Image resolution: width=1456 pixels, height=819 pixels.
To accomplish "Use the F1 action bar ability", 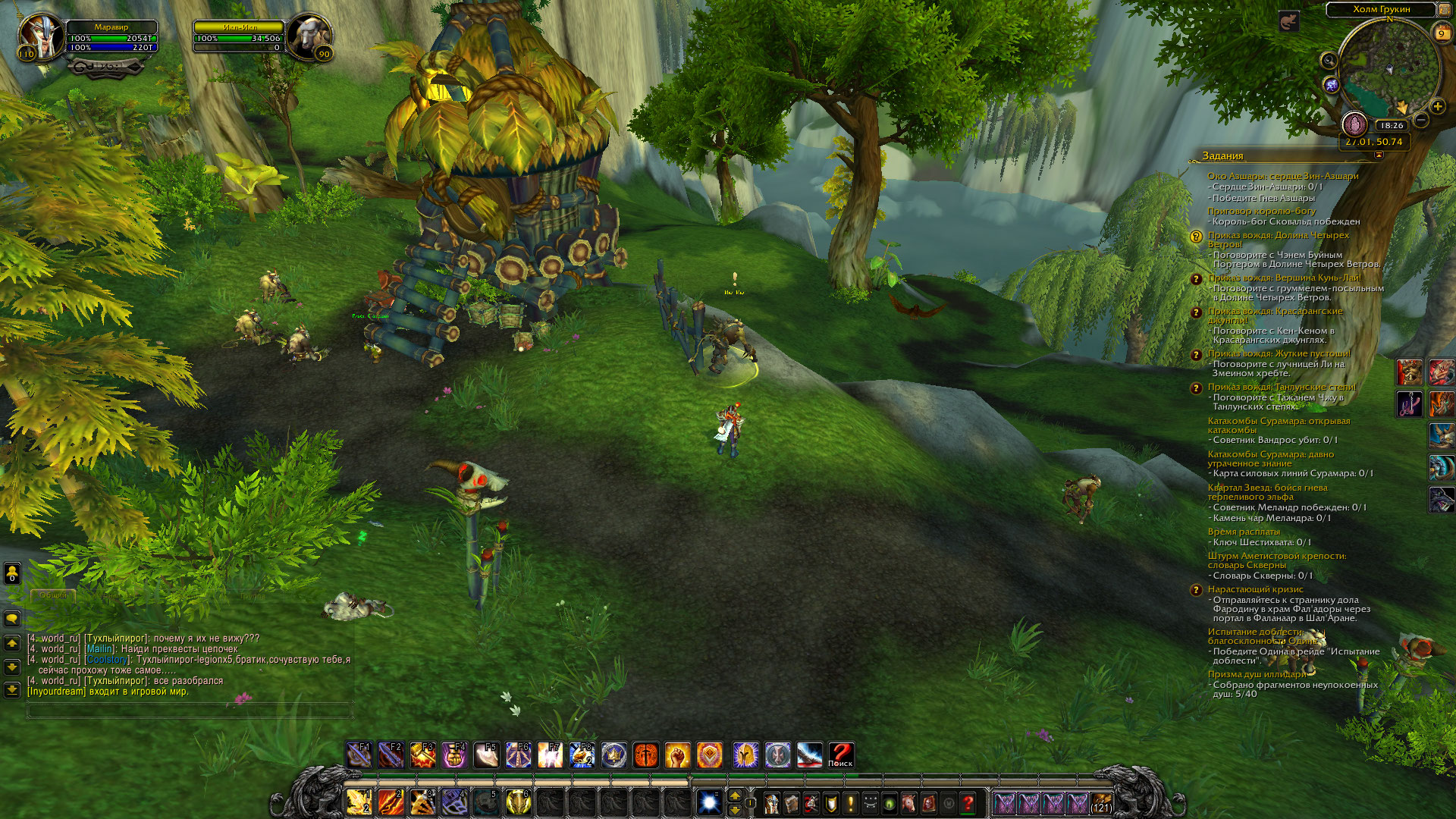I will point(359,755).
